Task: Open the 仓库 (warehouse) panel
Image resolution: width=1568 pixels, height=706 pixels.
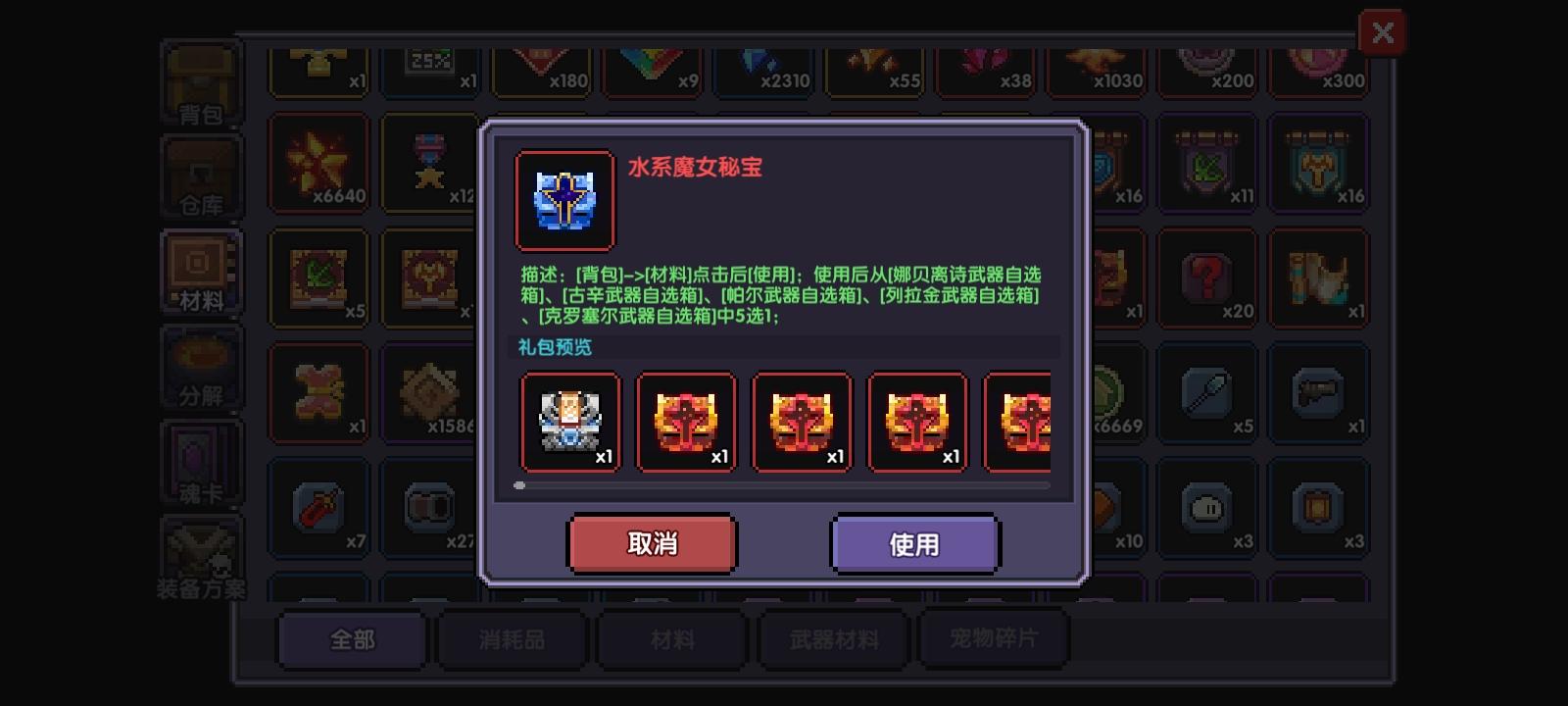Action: [x=201, y=176]
